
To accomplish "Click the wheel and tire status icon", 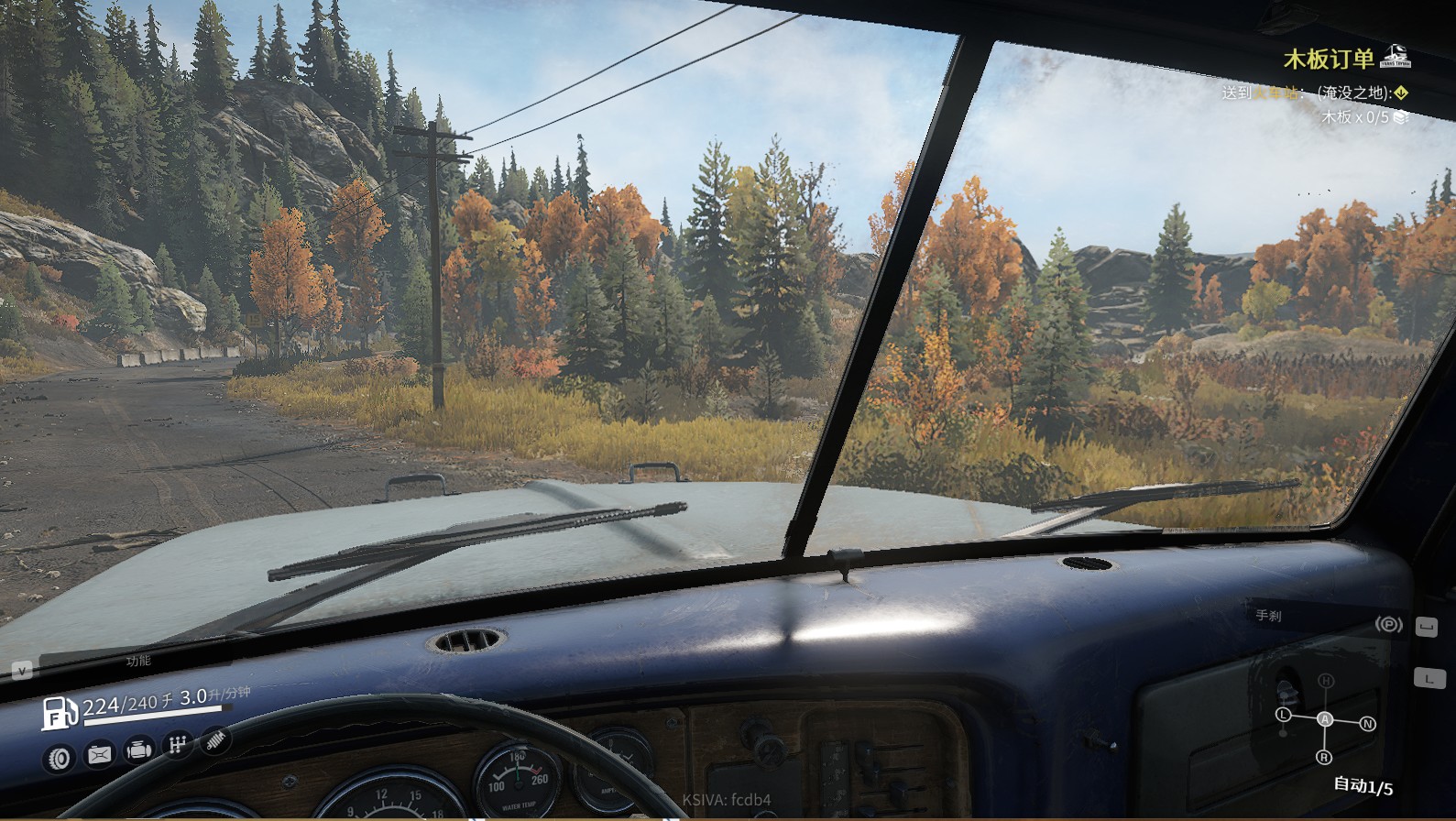I will [x=60, y=758].
